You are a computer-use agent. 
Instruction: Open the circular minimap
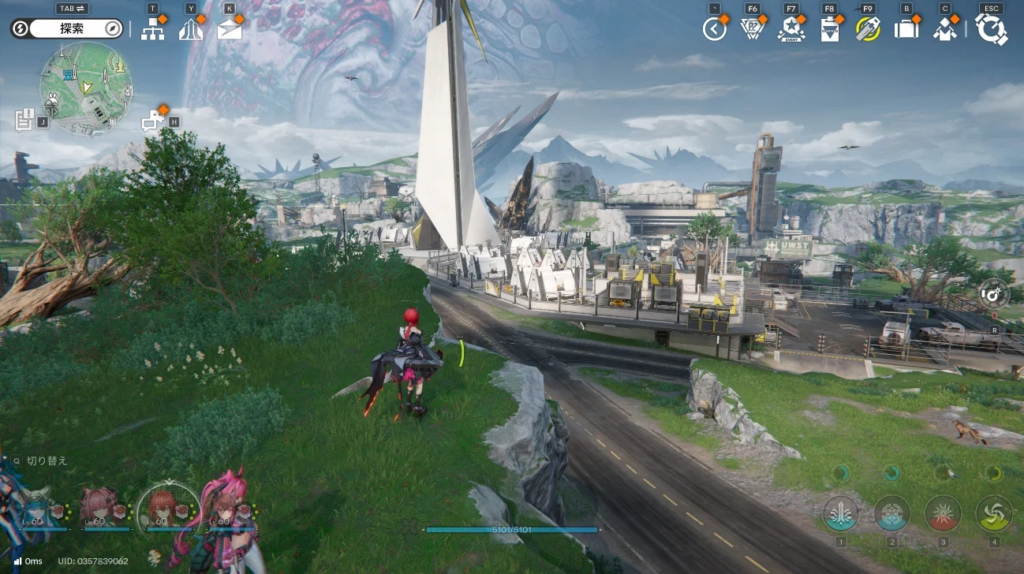(86, 88)
